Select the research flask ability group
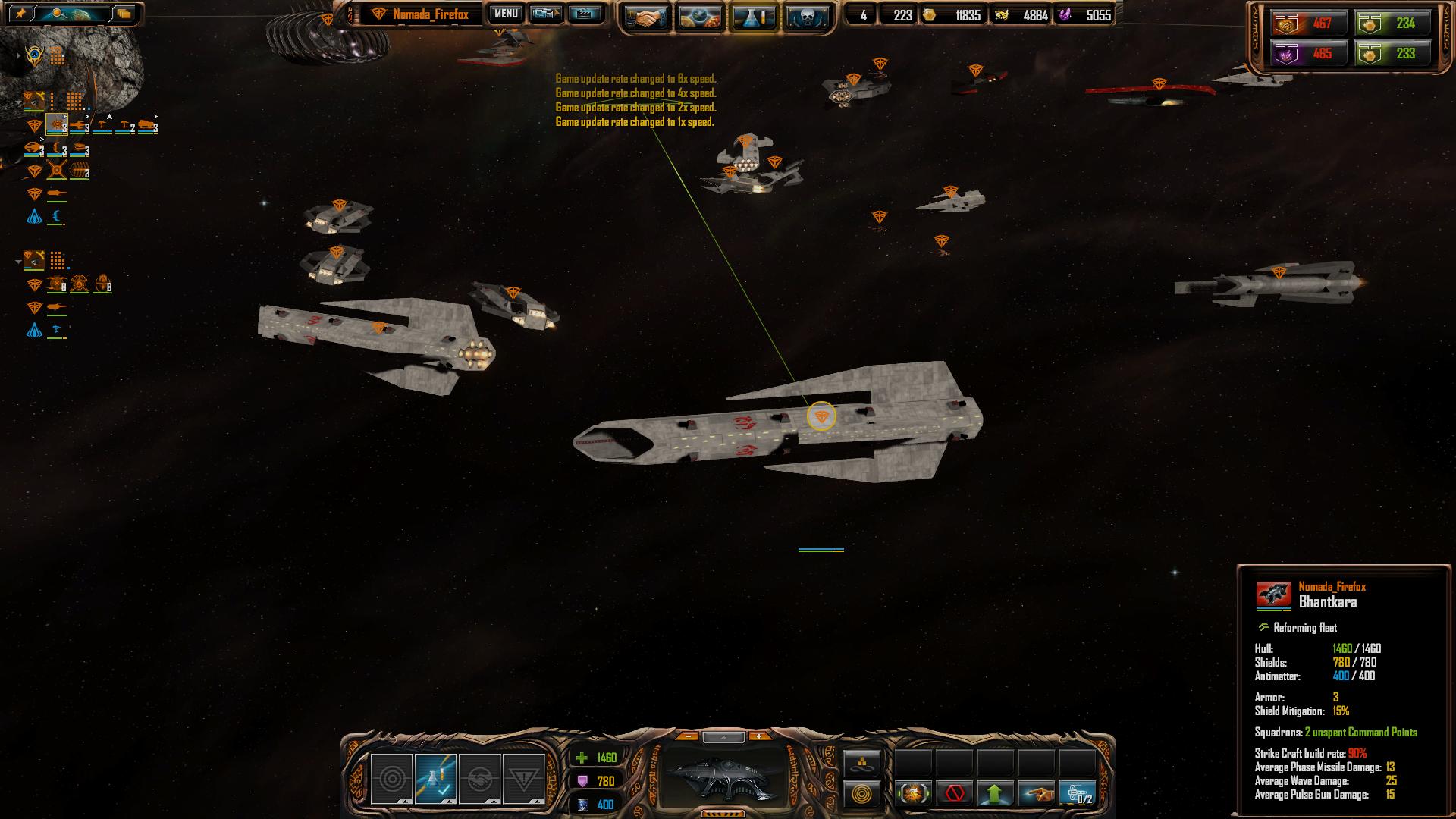Viewport: 1456px width, 819px height. pos(435,779)
